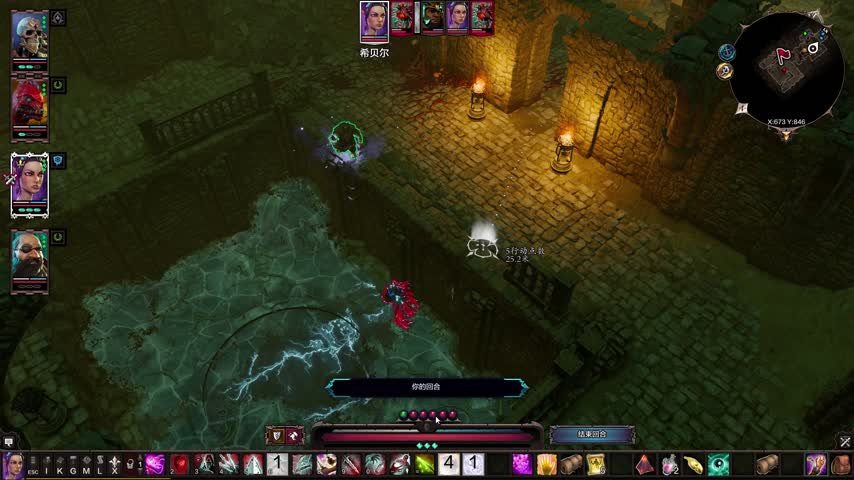Click the crossed swords icon at bottom-right

point(845,441)
